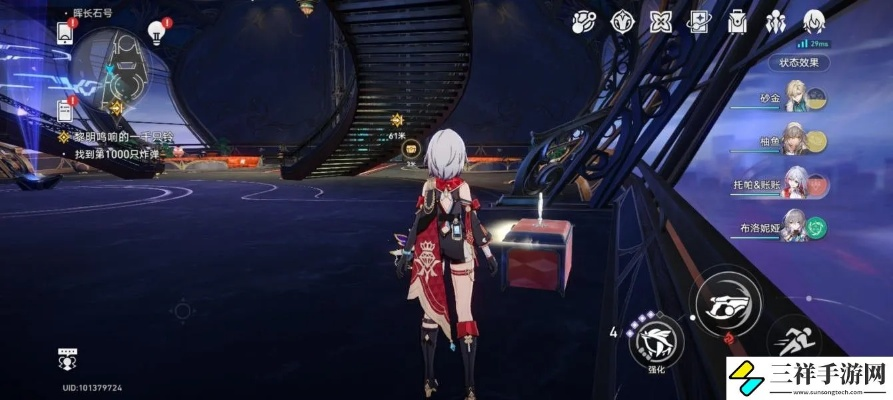Image resolution: width=893 pixels, height=400 pixels.
Task: Open the backpack inventory icon
Action: point(737,21)
